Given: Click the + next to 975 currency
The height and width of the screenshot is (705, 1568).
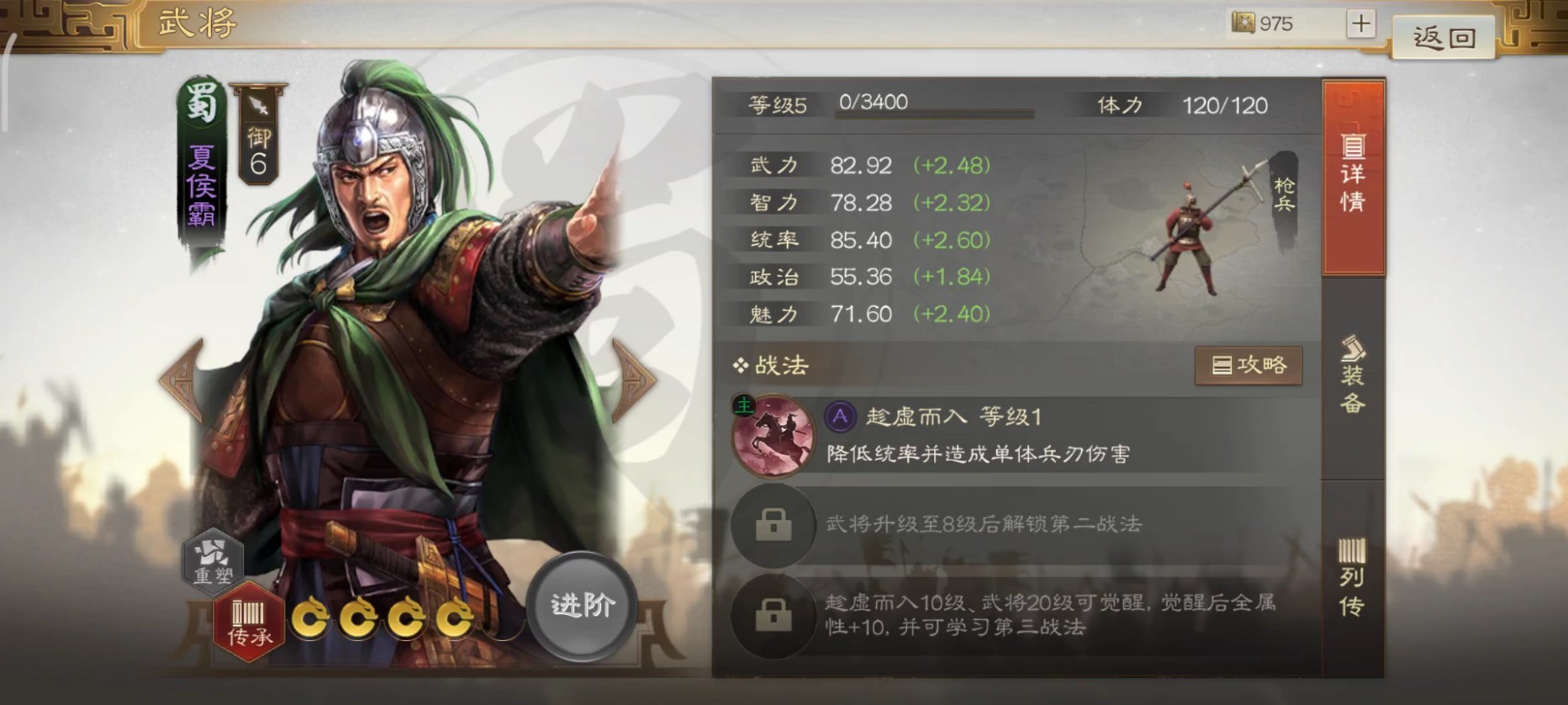Looking at the screenshot, I should click(1361, 24).
